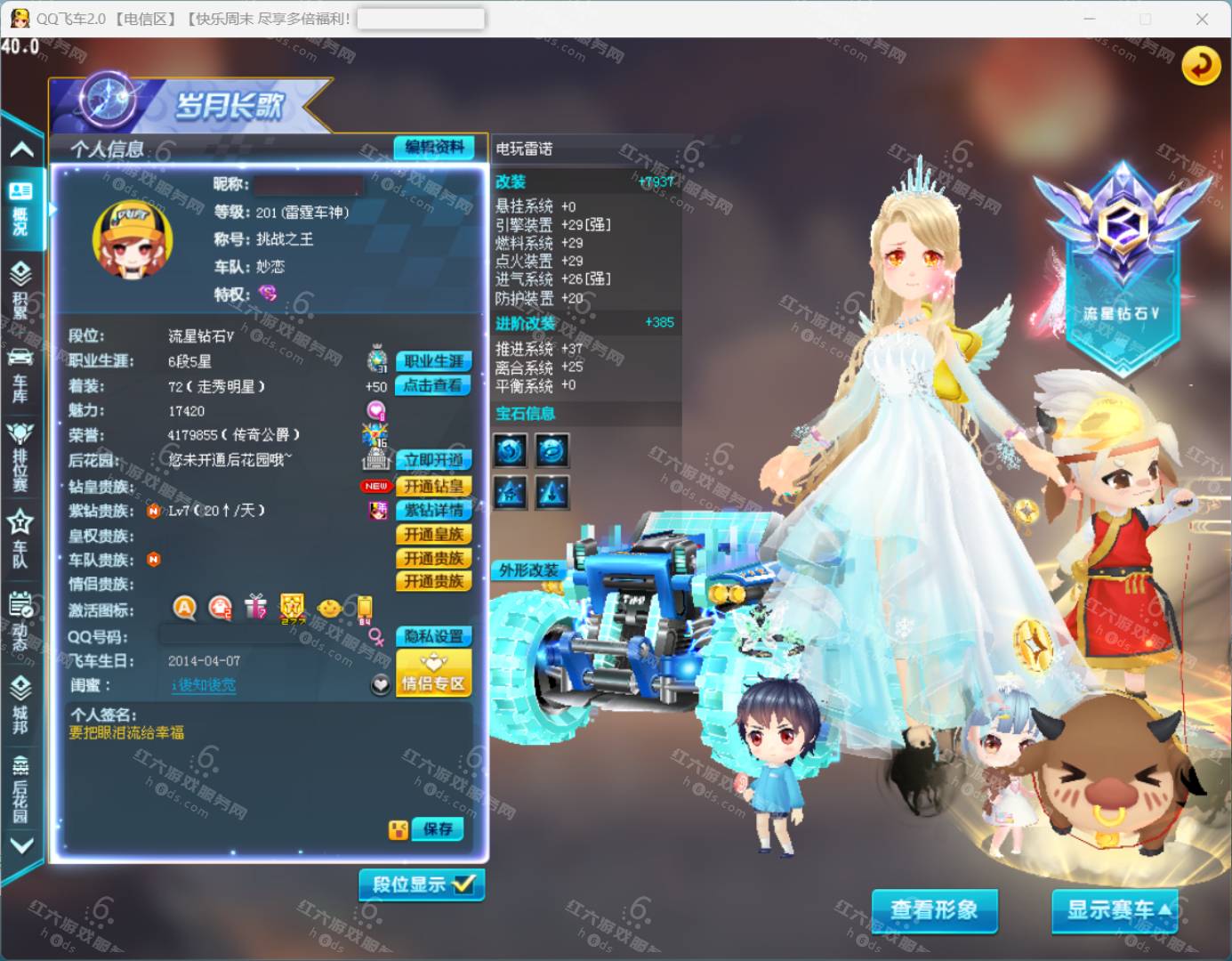This screenshot has width=1232, height=961.
Task: Save the personal signature with 保存
Action: pos(438,829)
